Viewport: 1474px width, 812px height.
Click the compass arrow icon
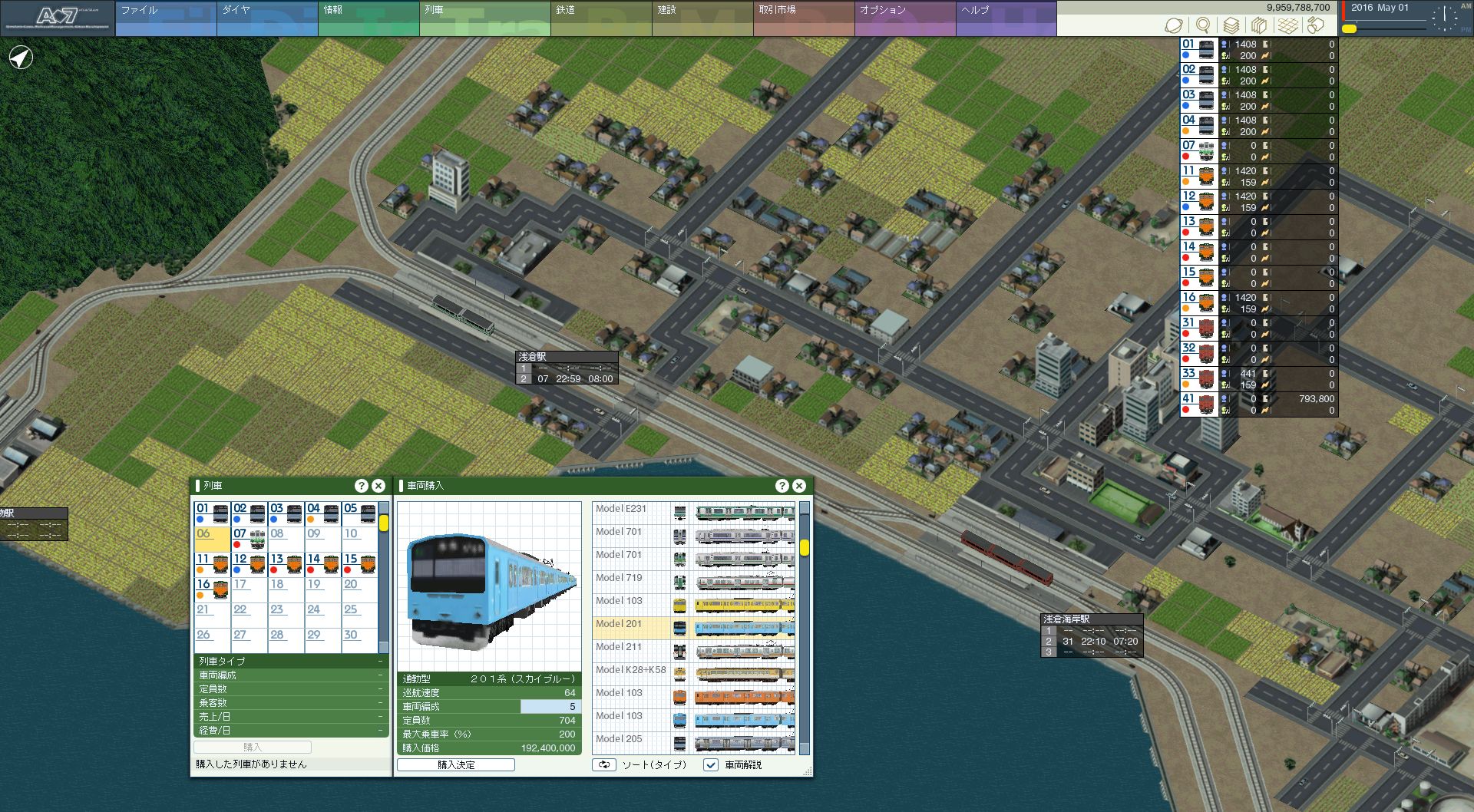pyautogui.click(x=21, y=58)
